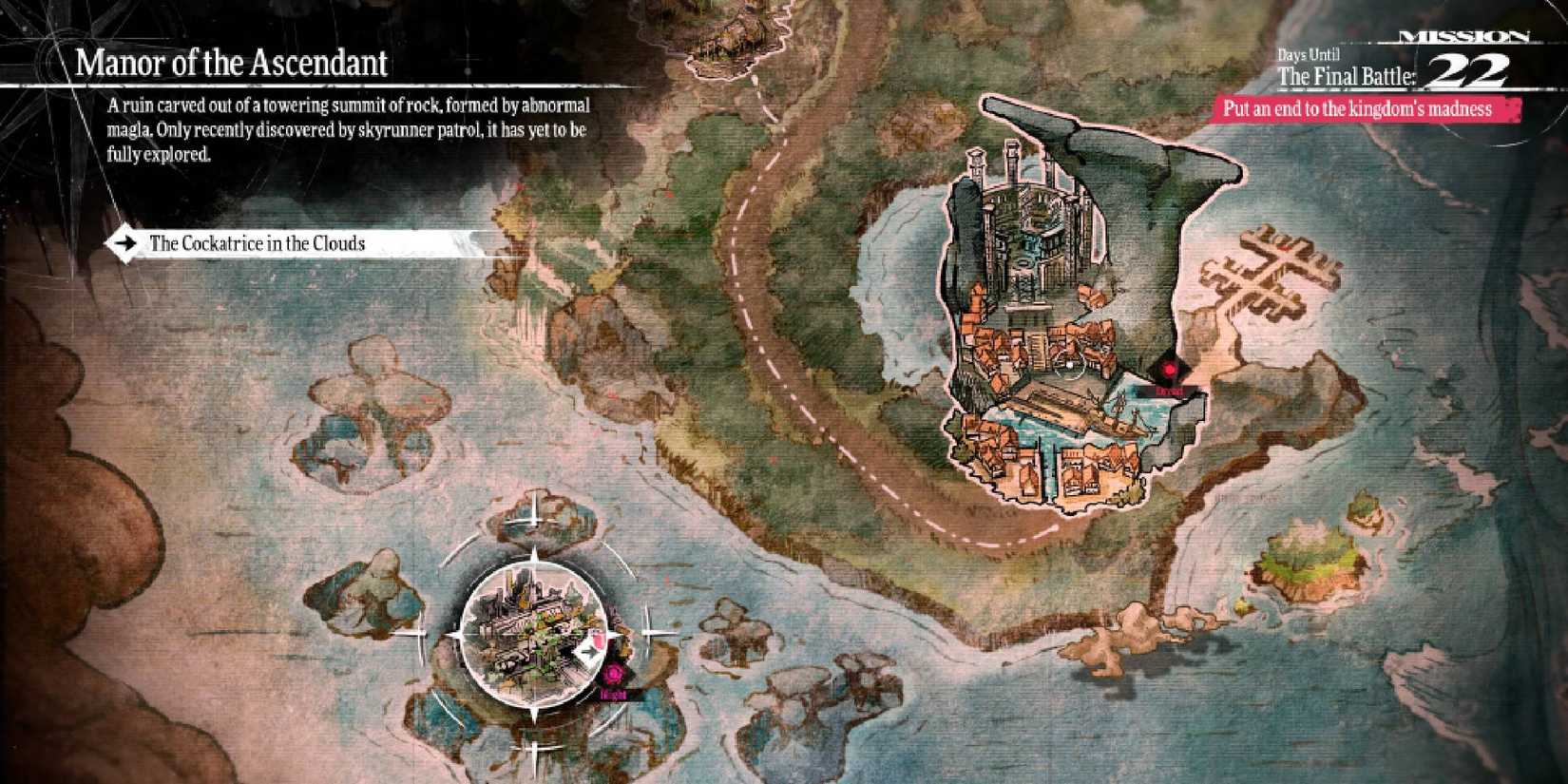Open the MISSION tab in the top-right
Screen dimensions: 1568x784
pyautogui.click(x=1463, y=33)
